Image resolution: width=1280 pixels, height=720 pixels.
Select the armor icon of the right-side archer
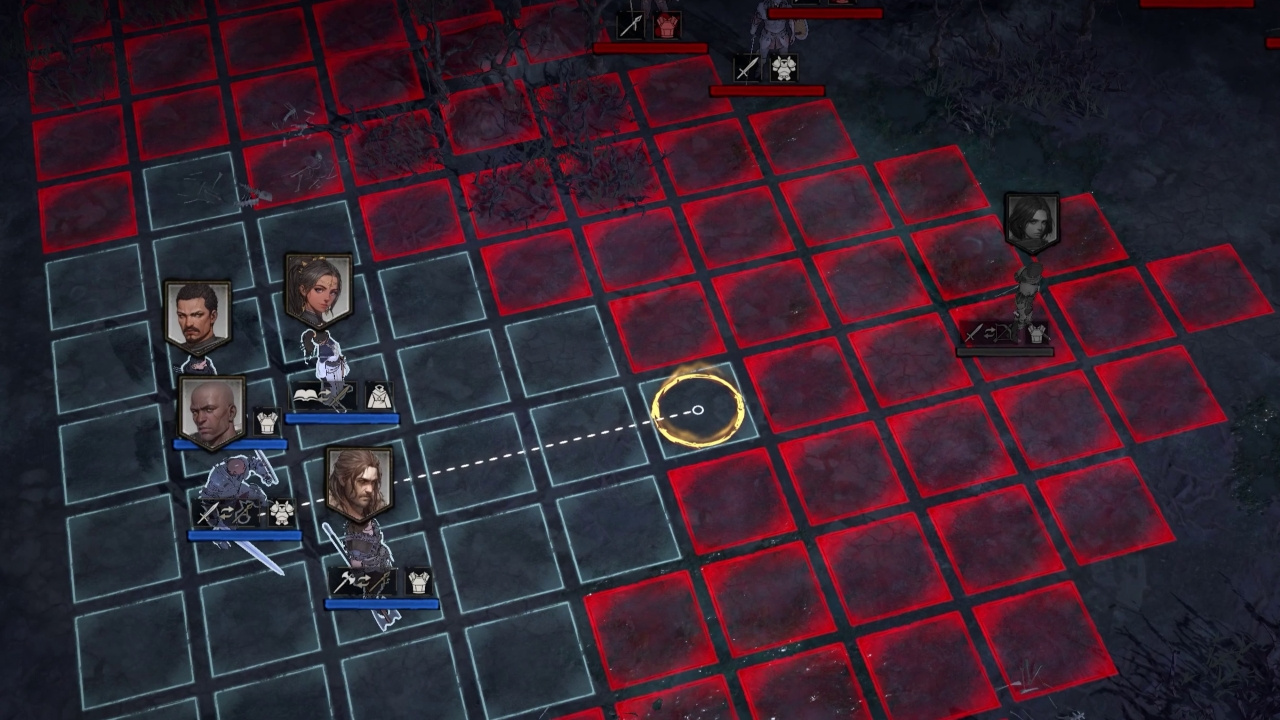click(x=1036, y=334)
